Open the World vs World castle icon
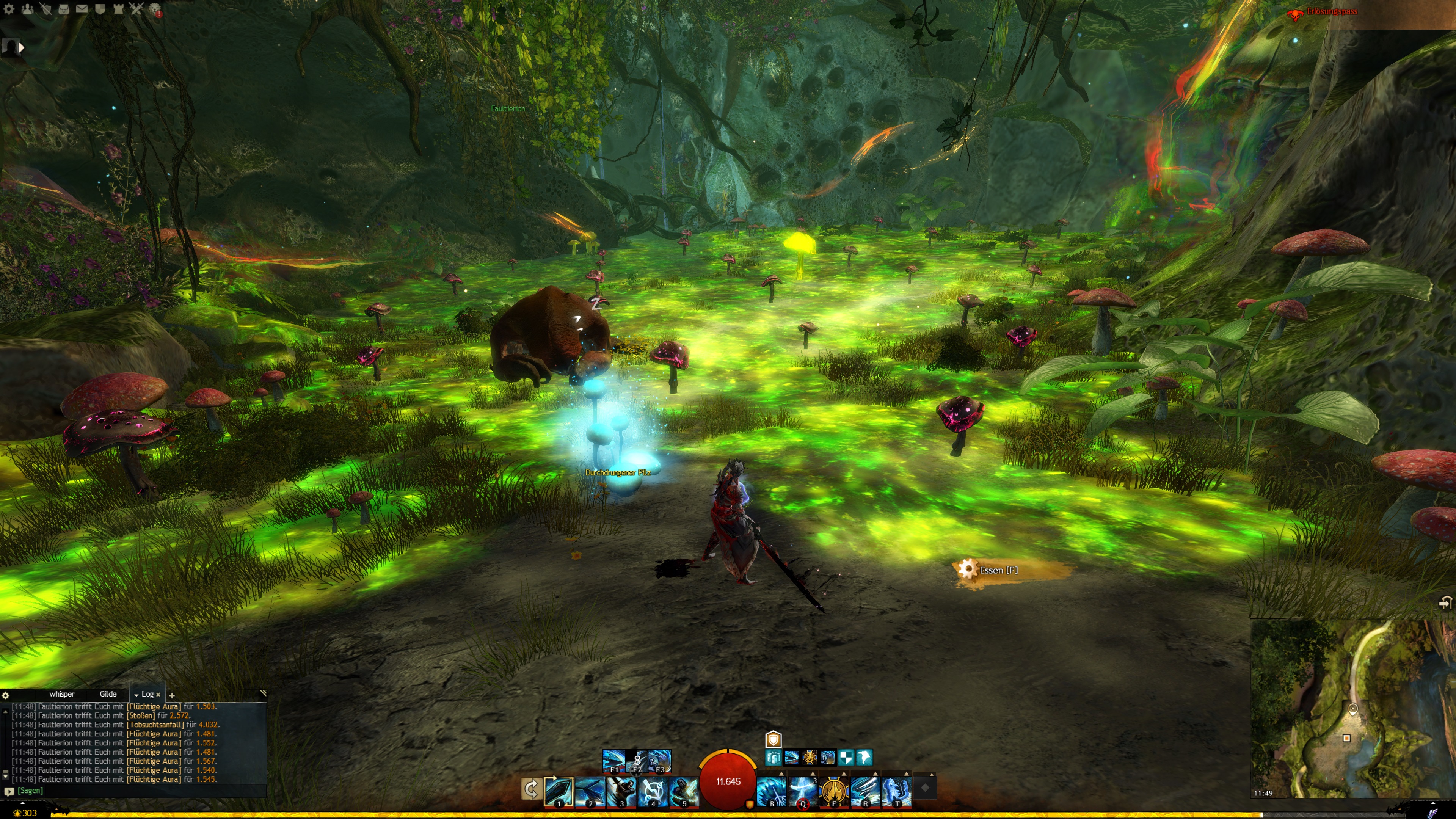Screen dimensions: 1456x819 [x=118, y=8]
